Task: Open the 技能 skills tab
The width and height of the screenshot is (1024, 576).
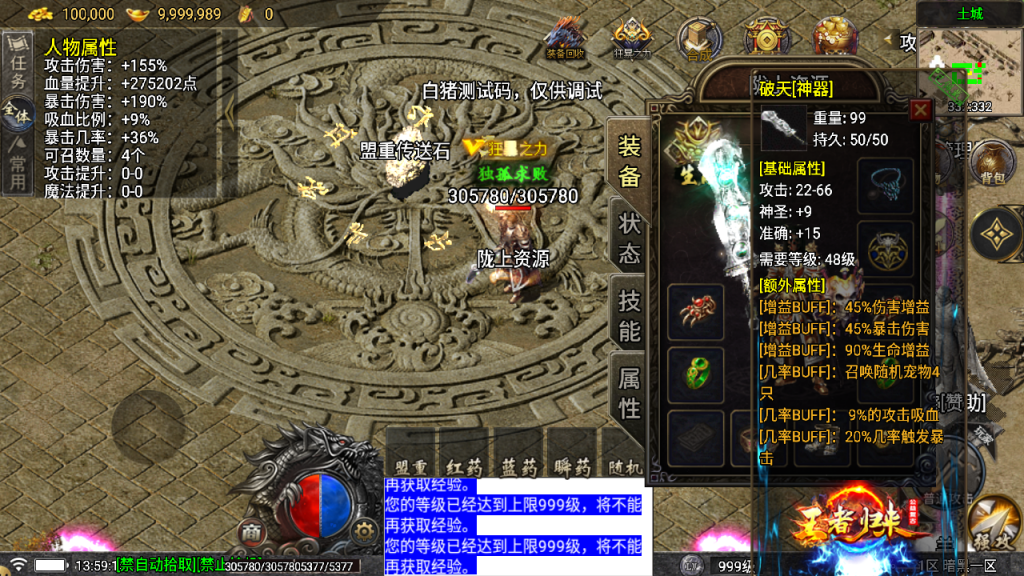Action: coord(629,315)
